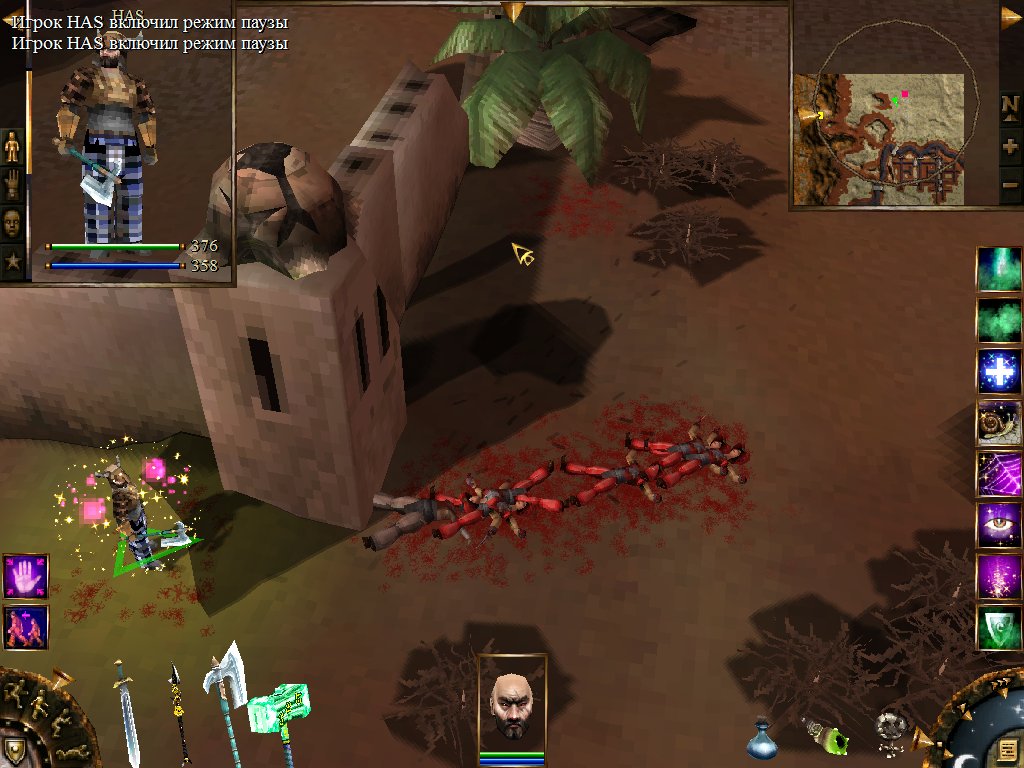Image resolution: width=1024 pixels, height=768 pixels.
Task: Use the blue potion flask
Action: coord(762,738)
